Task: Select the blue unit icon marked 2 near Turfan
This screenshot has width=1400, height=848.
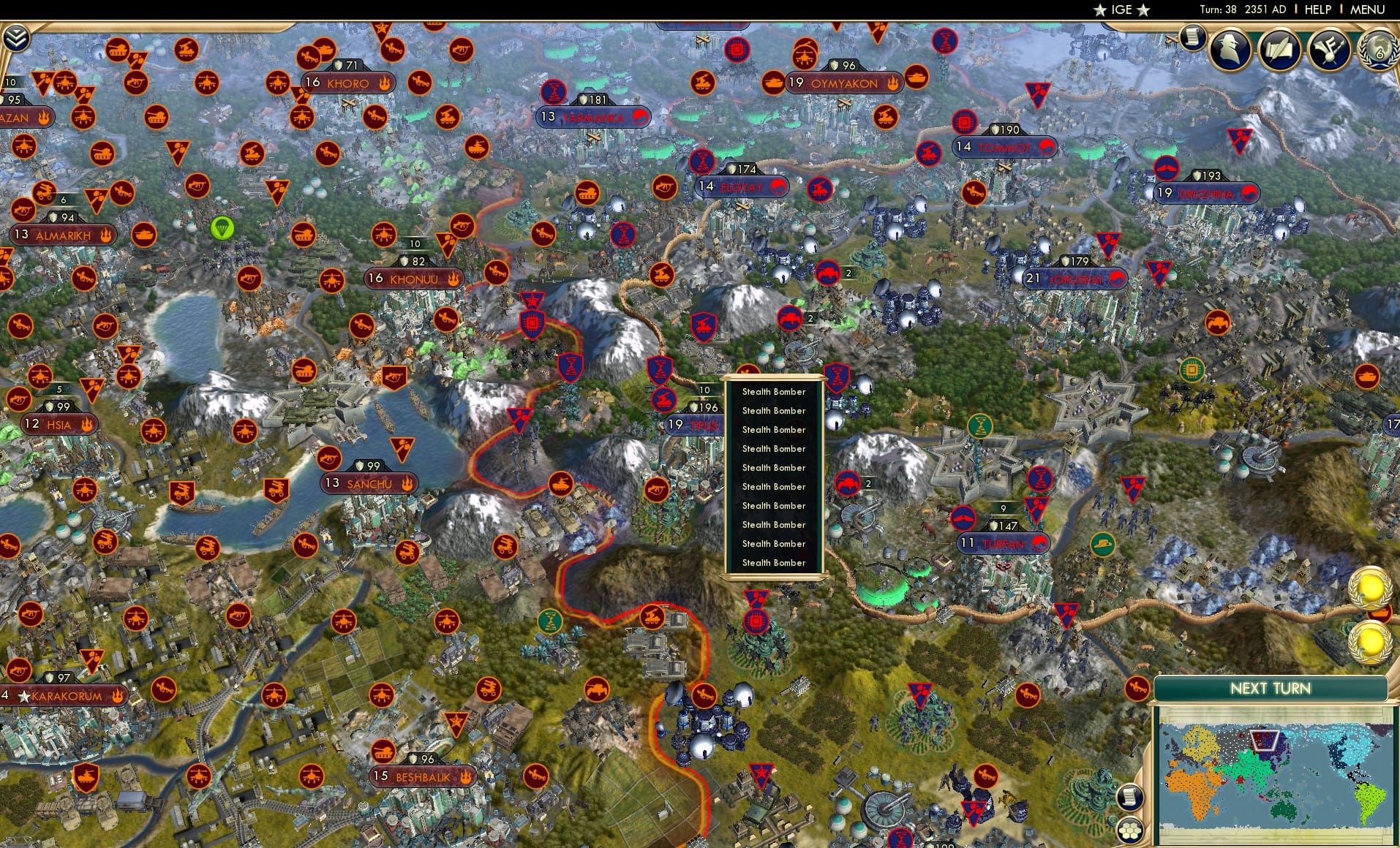Action: point(848,483)
